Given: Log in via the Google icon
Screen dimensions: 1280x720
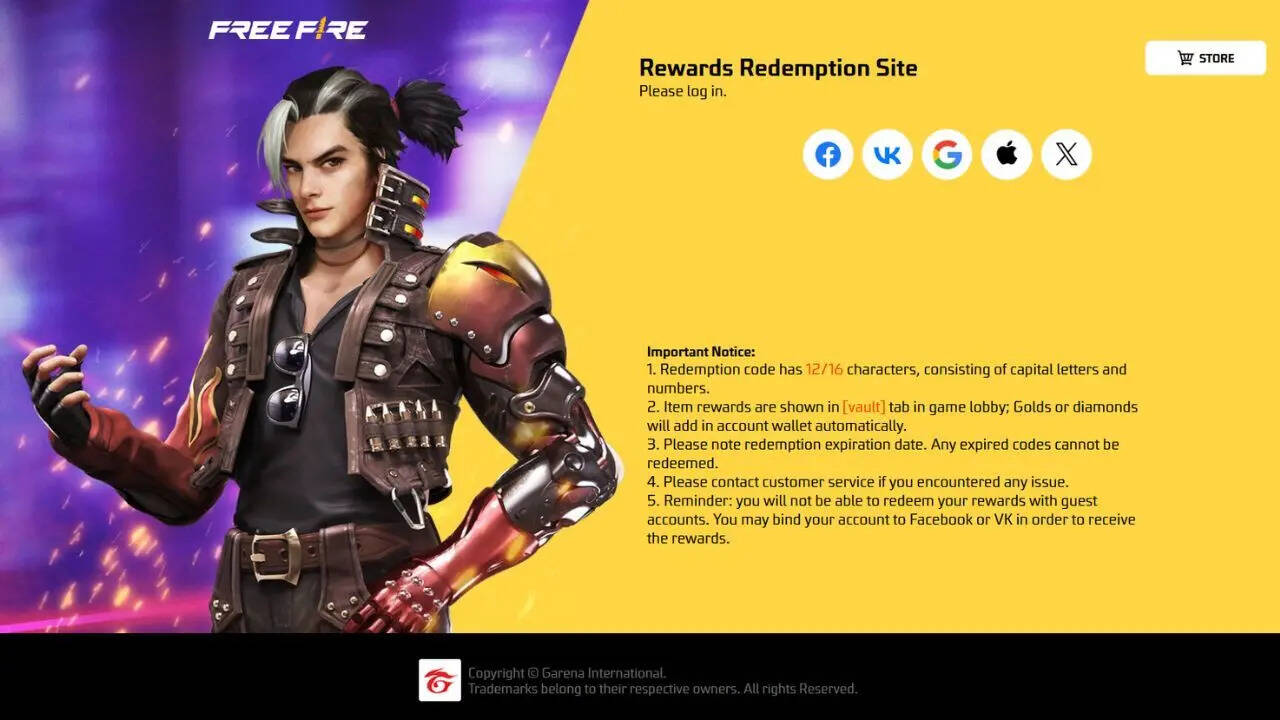Looking at the screenshot, I should pos(947,154).
